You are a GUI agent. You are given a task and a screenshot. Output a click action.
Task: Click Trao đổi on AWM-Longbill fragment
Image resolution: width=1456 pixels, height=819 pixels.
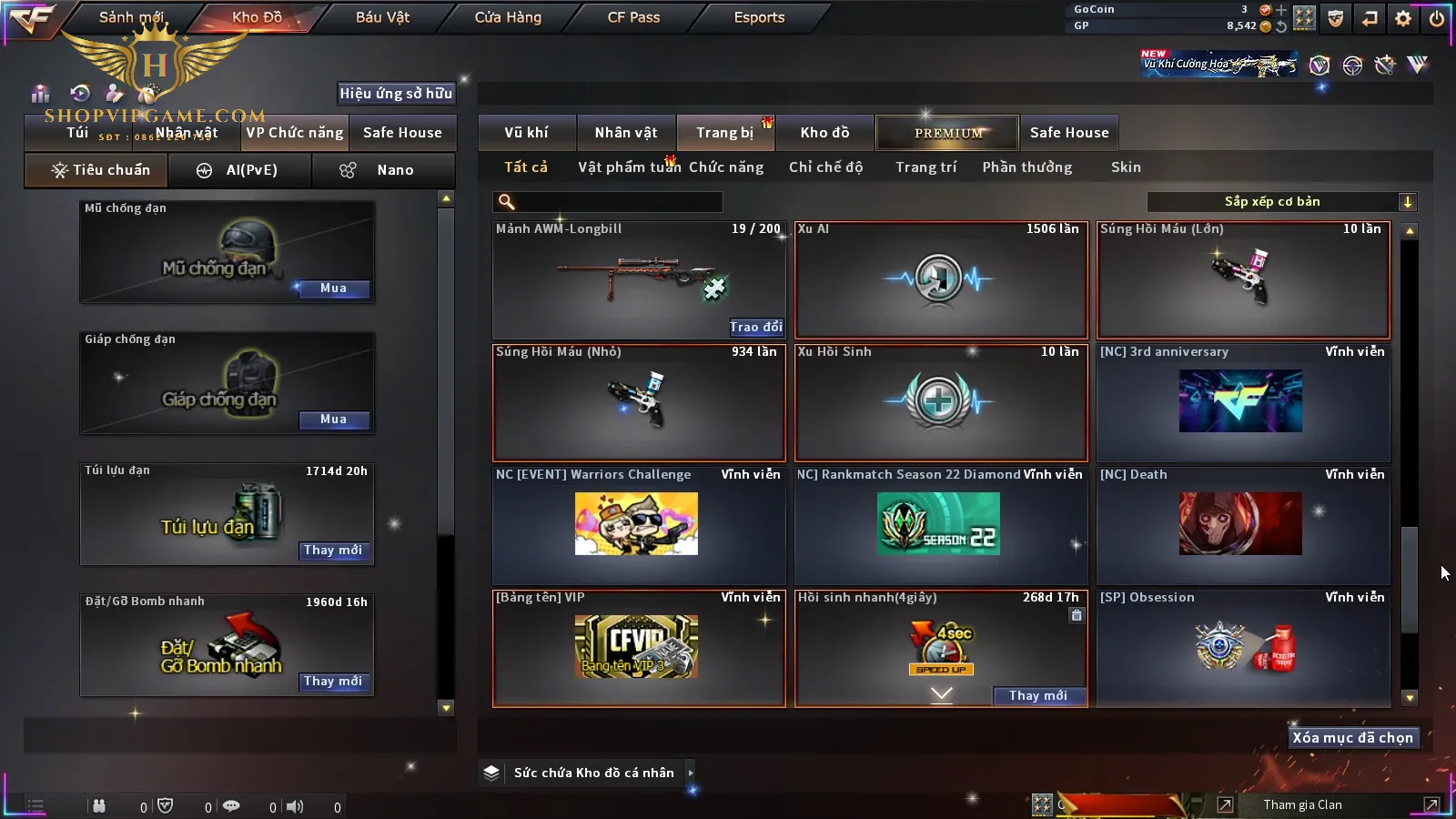click(755, 328)
